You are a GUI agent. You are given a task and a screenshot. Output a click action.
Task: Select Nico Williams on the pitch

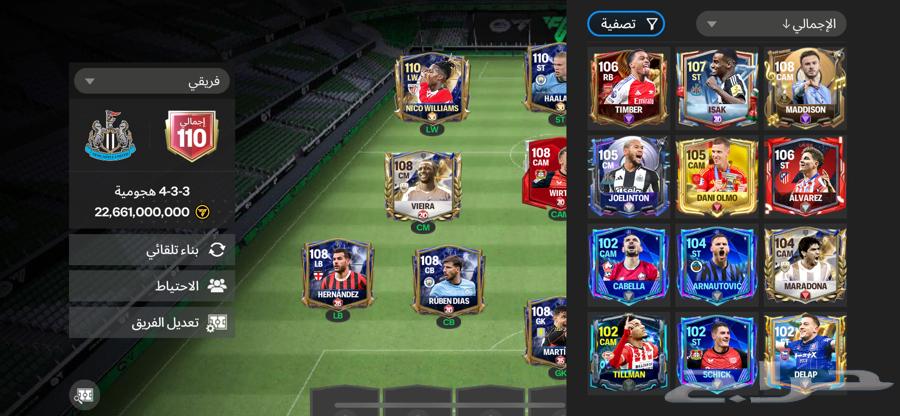coord(432,88)
